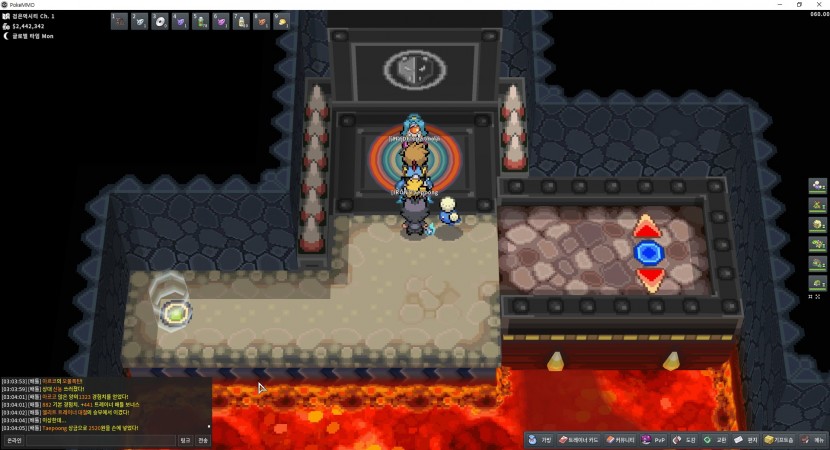Open the 메뉴 main menu
Viewport: 830px width, 450px height.
pyautogui.click(x=814, y=440)
